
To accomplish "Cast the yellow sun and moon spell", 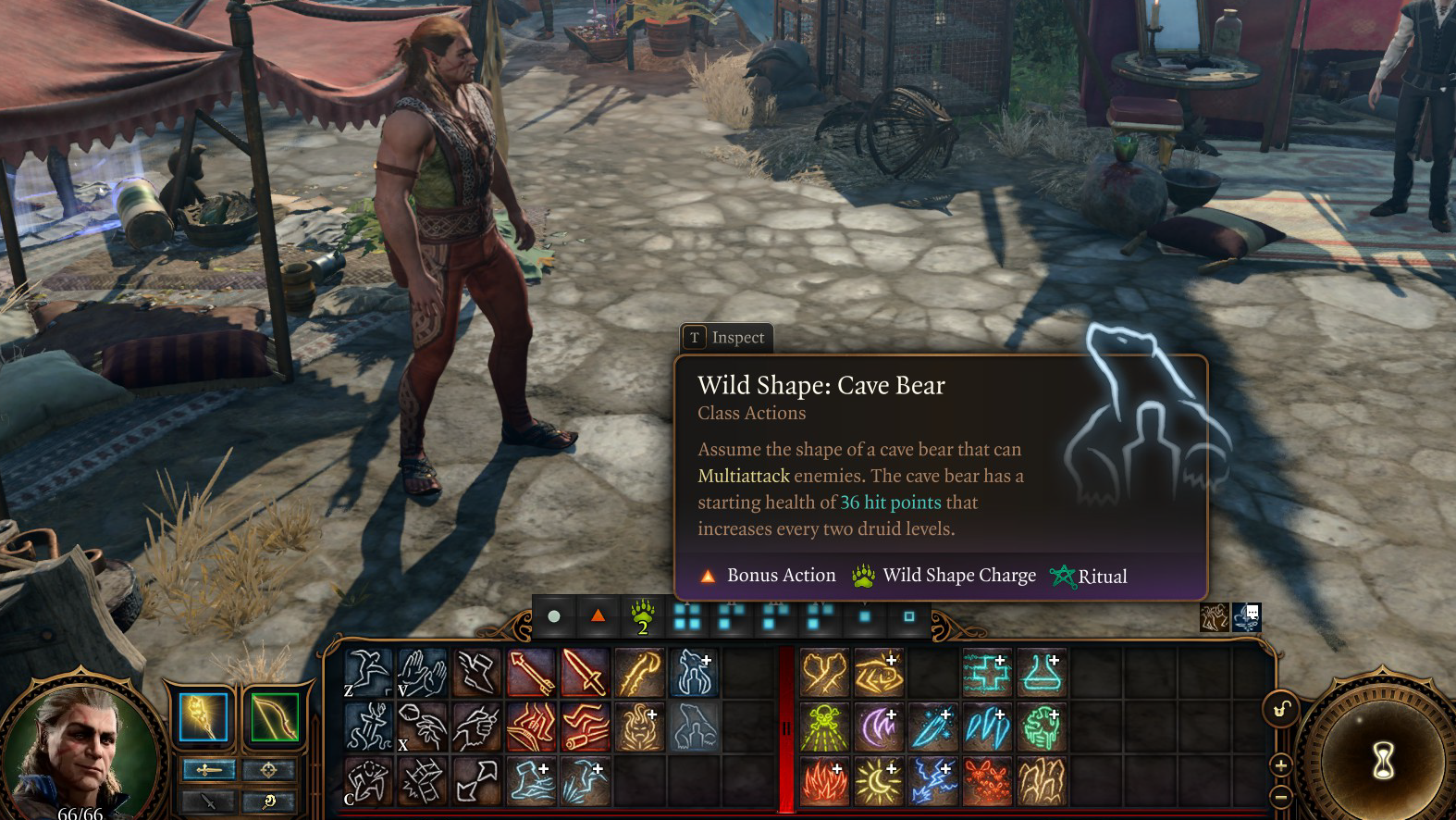I will [x=879, y=781].
